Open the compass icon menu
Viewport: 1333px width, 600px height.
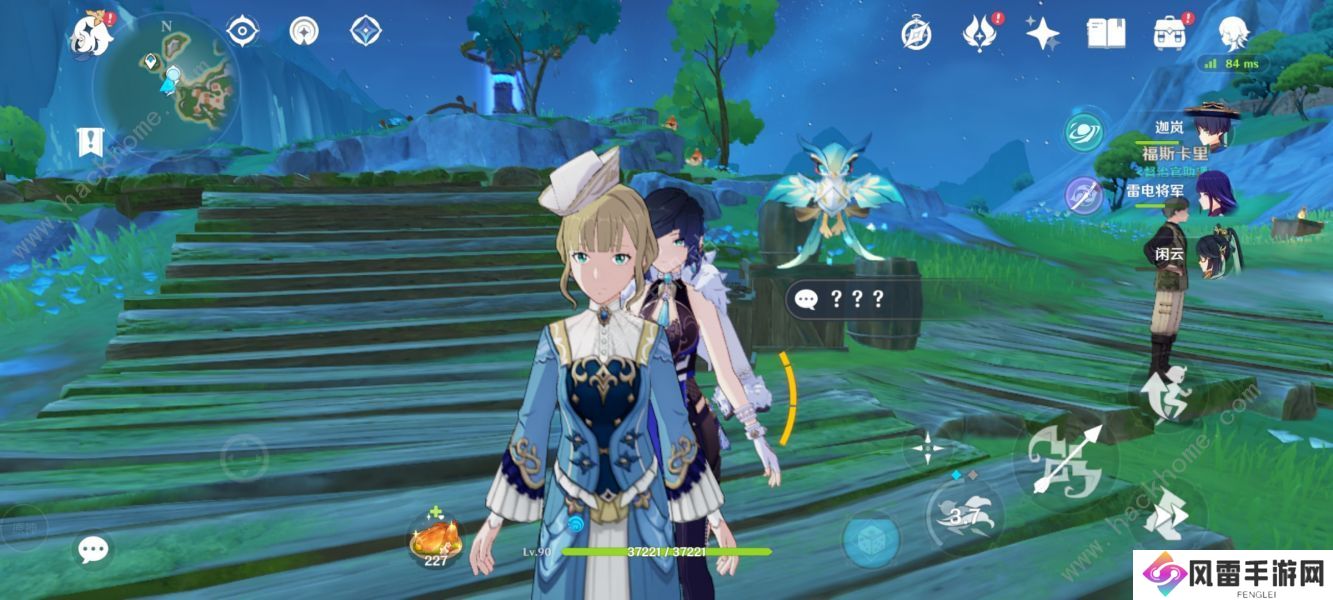pos(916,34)
